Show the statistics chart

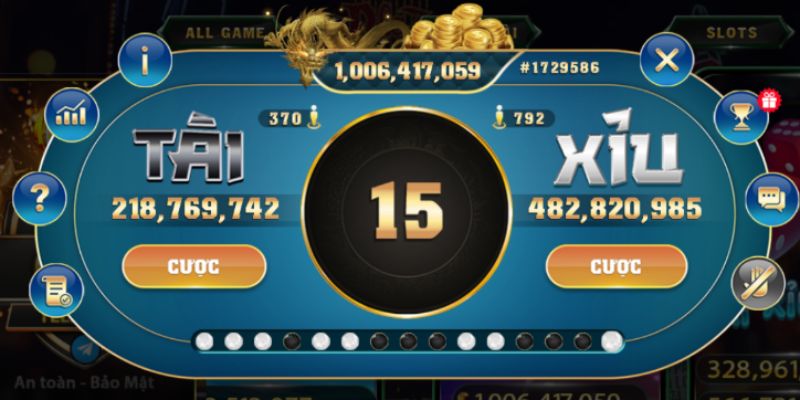[x=73, y=113]
